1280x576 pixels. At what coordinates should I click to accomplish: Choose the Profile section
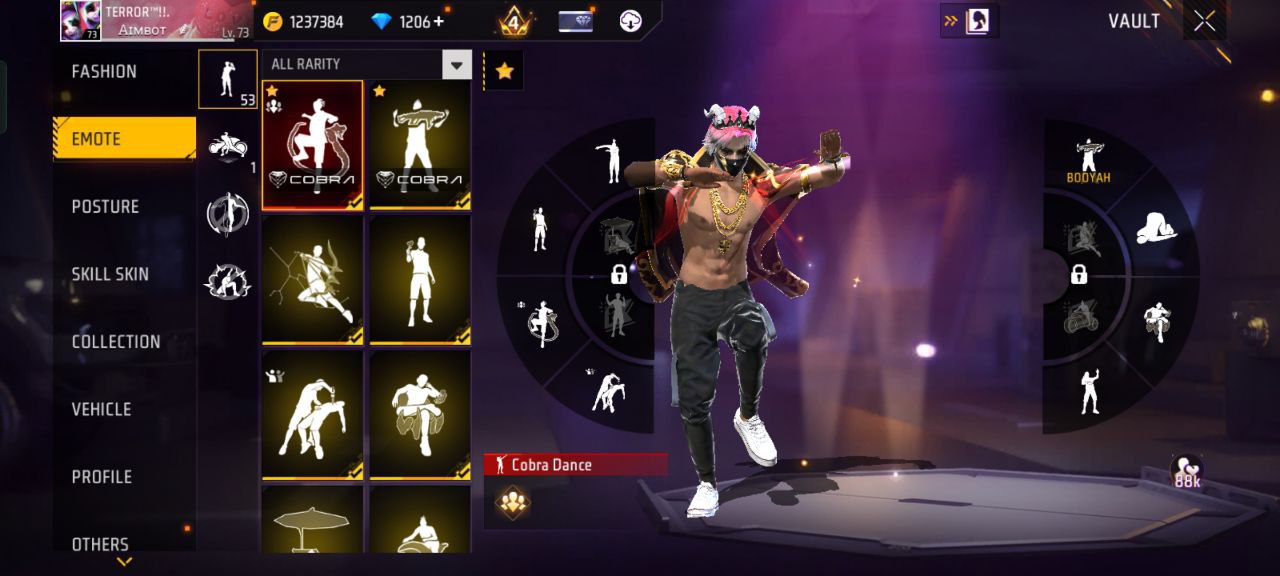point(101,477)
